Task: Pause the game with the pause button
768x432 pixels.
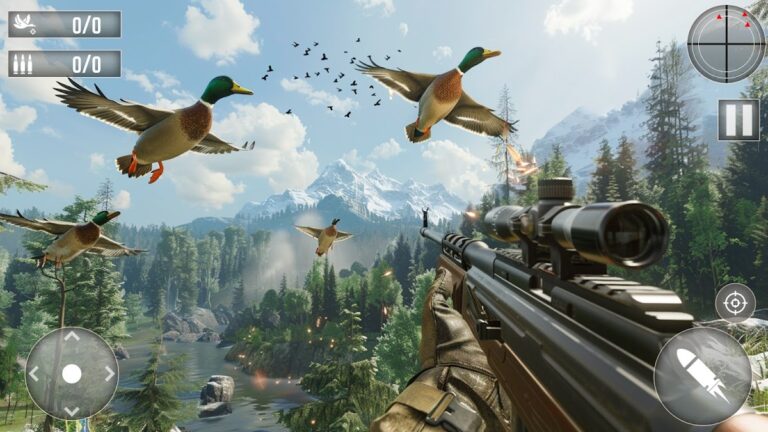Action: tap(738, 120)
